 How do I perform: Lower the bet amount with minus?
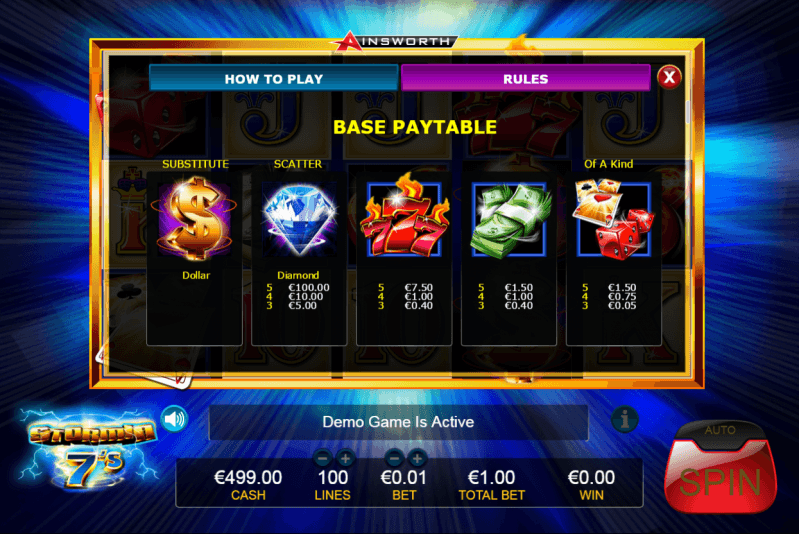[x=394, y=459]
